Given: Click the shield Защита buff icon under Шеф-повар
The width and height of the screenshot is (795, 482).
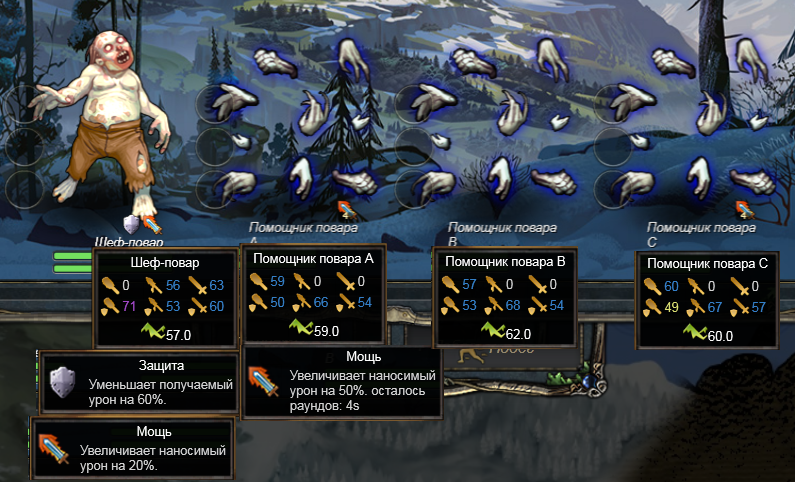Looking at the screenshot, I should click(131, 222).
